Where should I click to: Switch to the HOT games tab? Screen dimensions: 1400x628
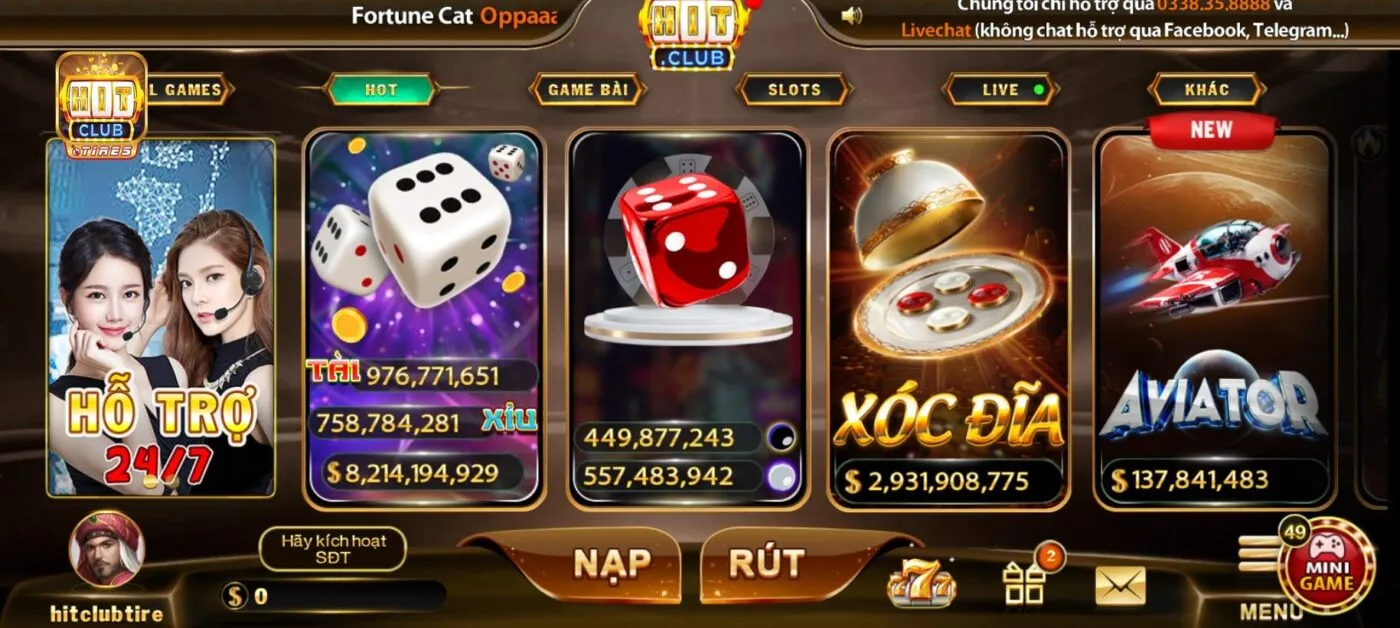(381, 89)
